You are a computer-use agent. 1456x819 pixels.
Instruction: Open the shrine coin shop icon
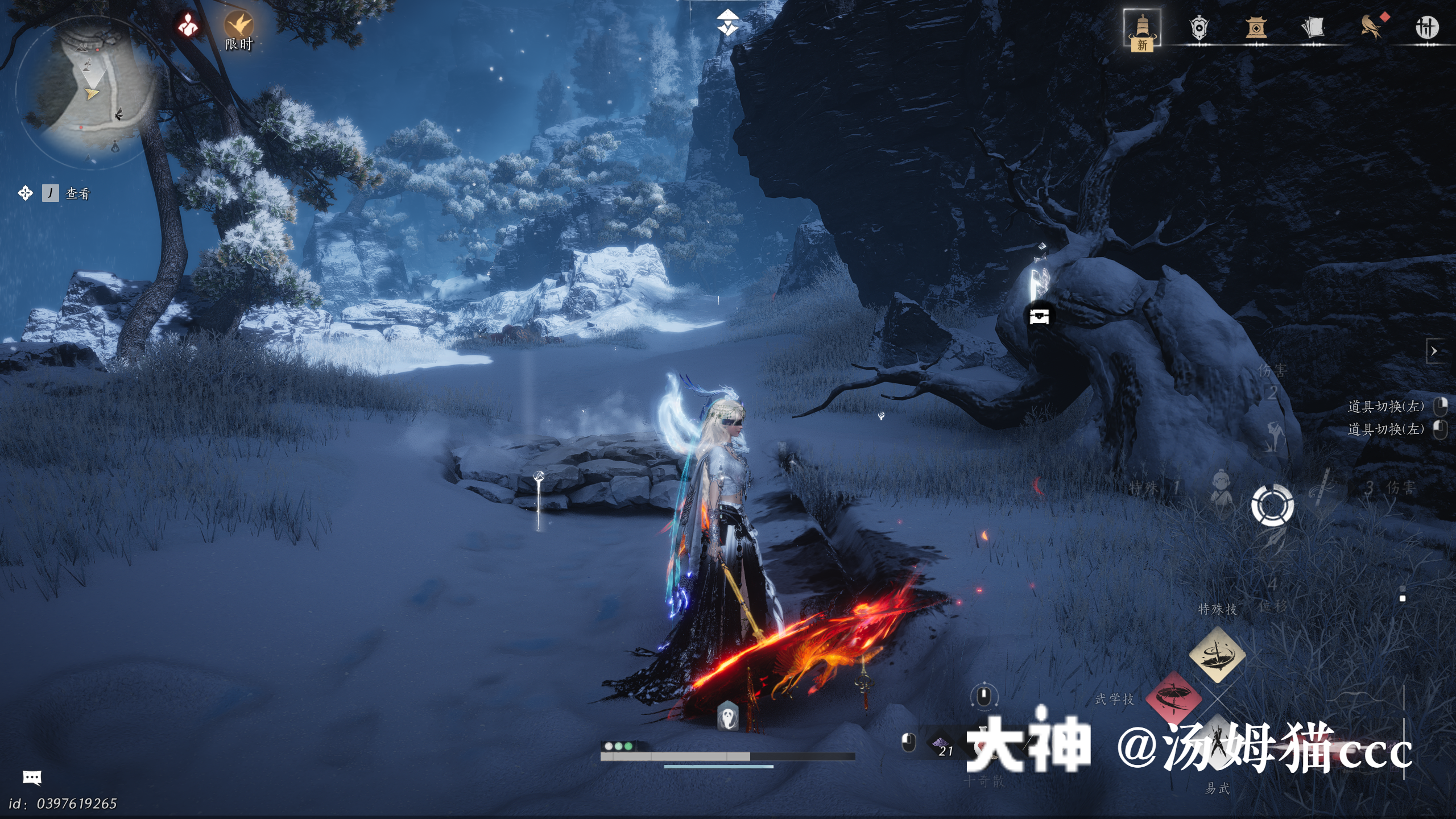(1256, 27)
